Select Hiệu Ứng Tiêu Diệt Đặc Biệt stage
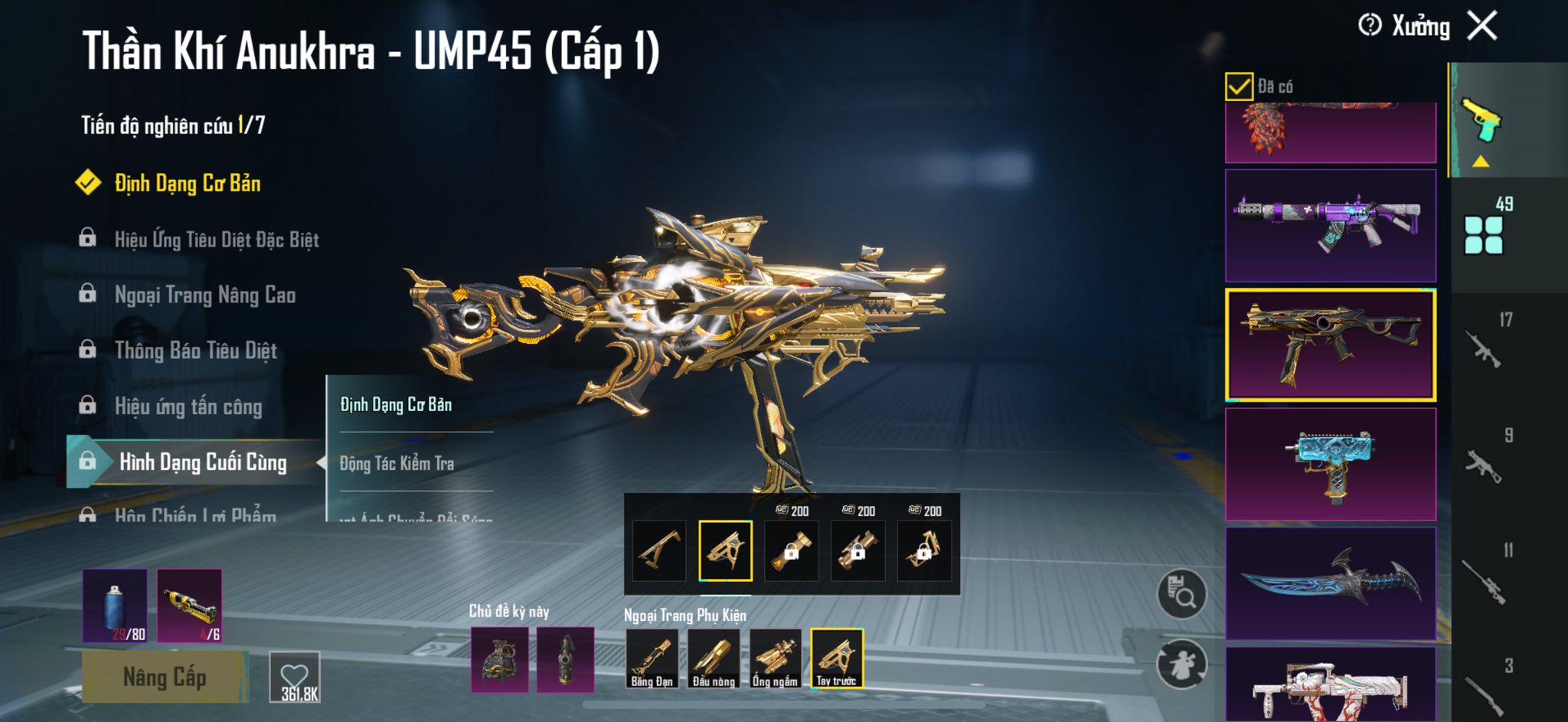Screen dimensions: 1568x722 click(217, 240)
